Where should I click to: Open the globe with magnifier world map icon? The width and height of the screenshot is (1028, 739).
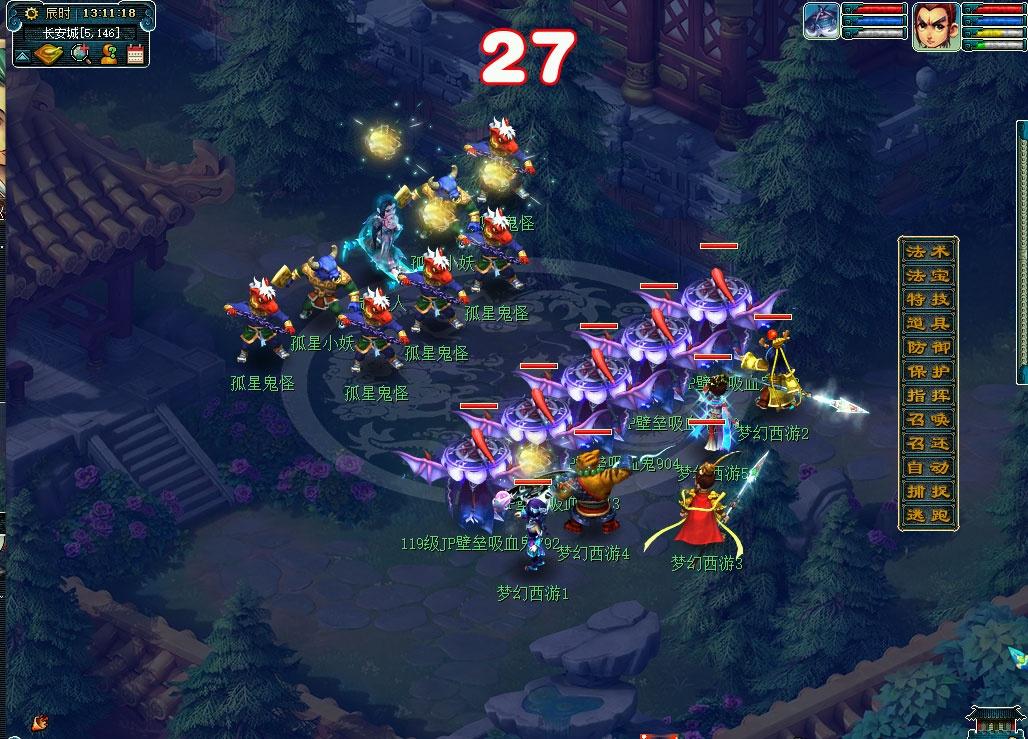point(80,54)
